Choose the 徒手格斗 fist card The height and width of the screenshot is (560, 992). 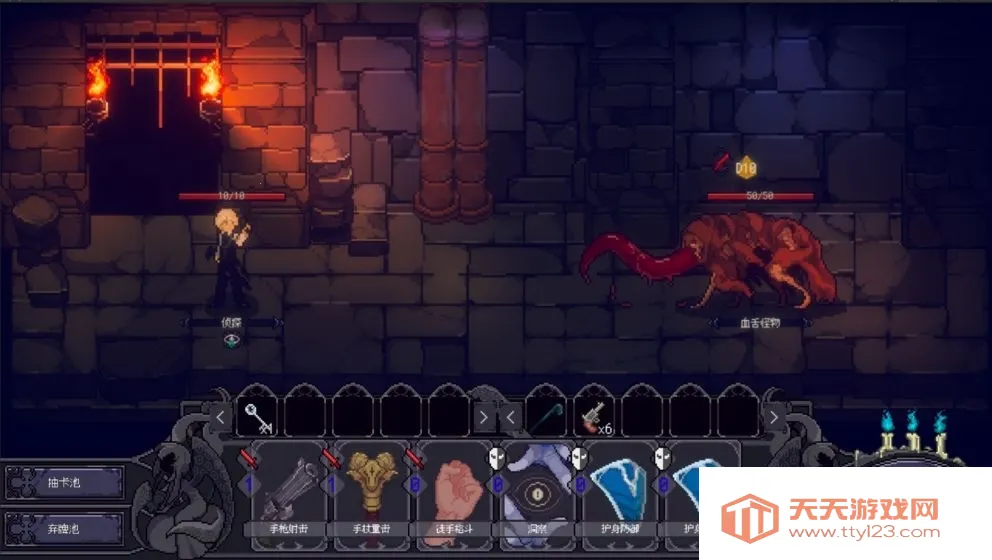[454, 495]
